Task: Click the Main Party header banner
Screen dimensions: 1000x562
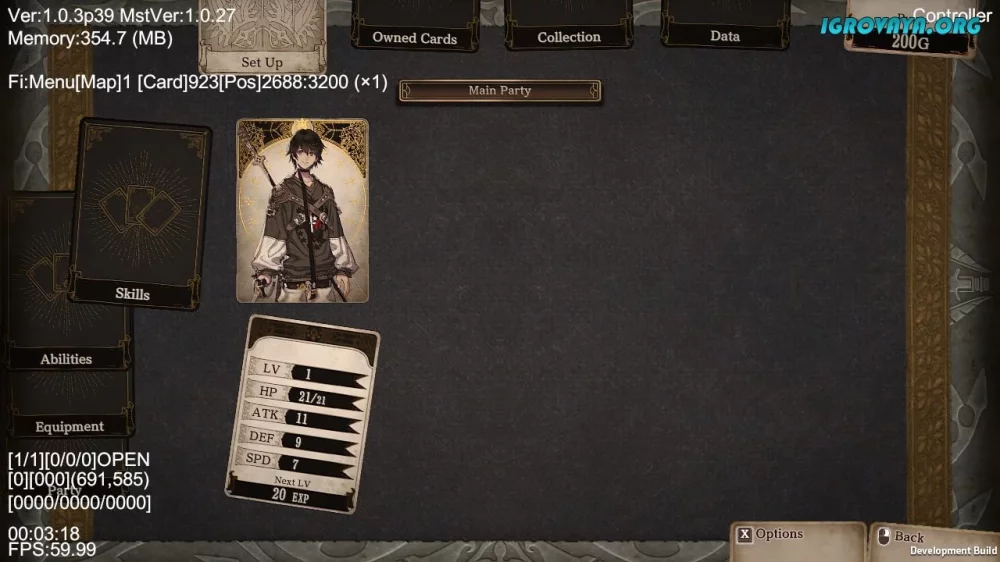Action: pyautogui.click(x=500, y=91)
